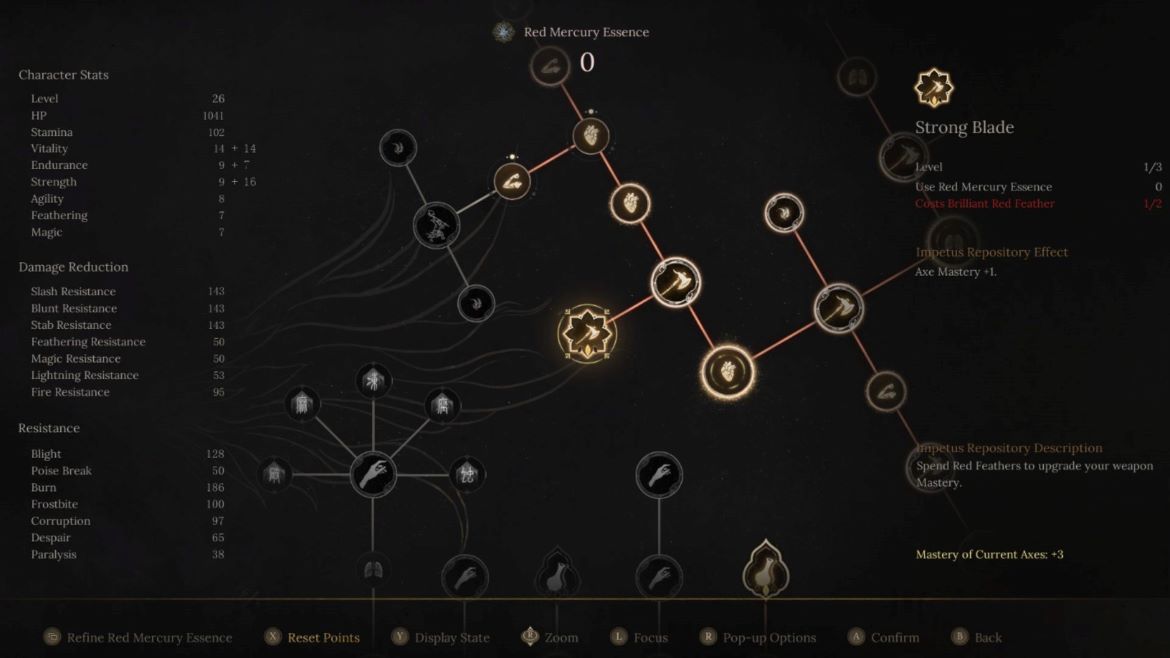Select the heart node with the bright golden halo
The image size is (1170, 658).
tap(727, 372)
